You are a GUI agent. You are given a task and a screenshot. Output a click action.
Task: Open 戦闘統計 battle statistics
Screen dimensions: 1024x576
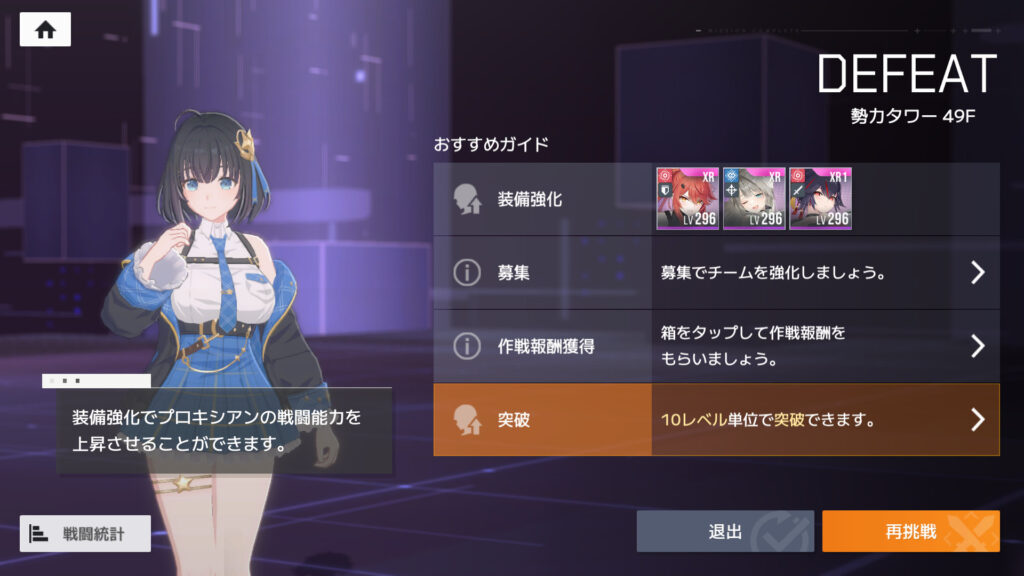coord(85,534)
